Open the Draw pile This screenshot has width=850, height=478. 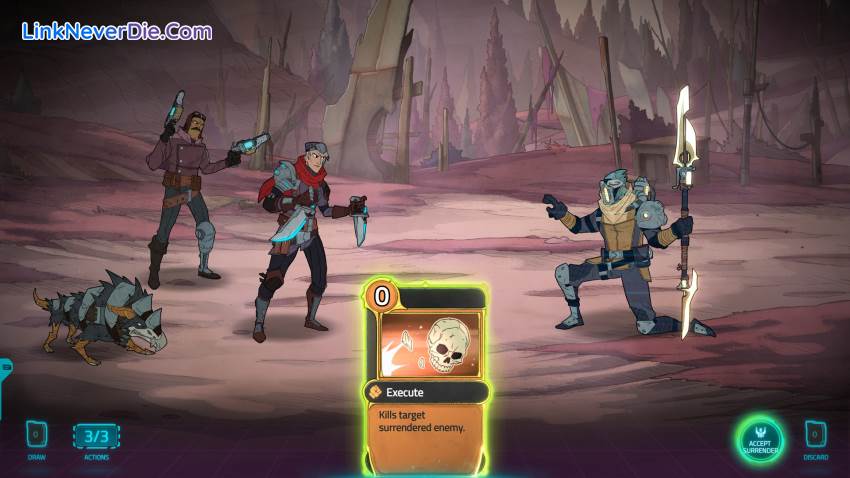(34, 436)
